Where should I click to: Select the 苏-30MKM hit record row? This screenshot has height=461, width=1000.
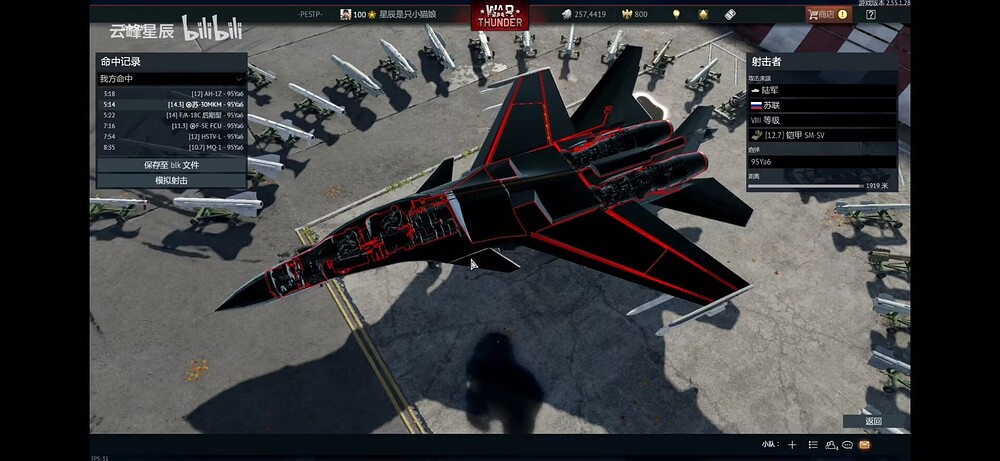[x=171, y=104]
